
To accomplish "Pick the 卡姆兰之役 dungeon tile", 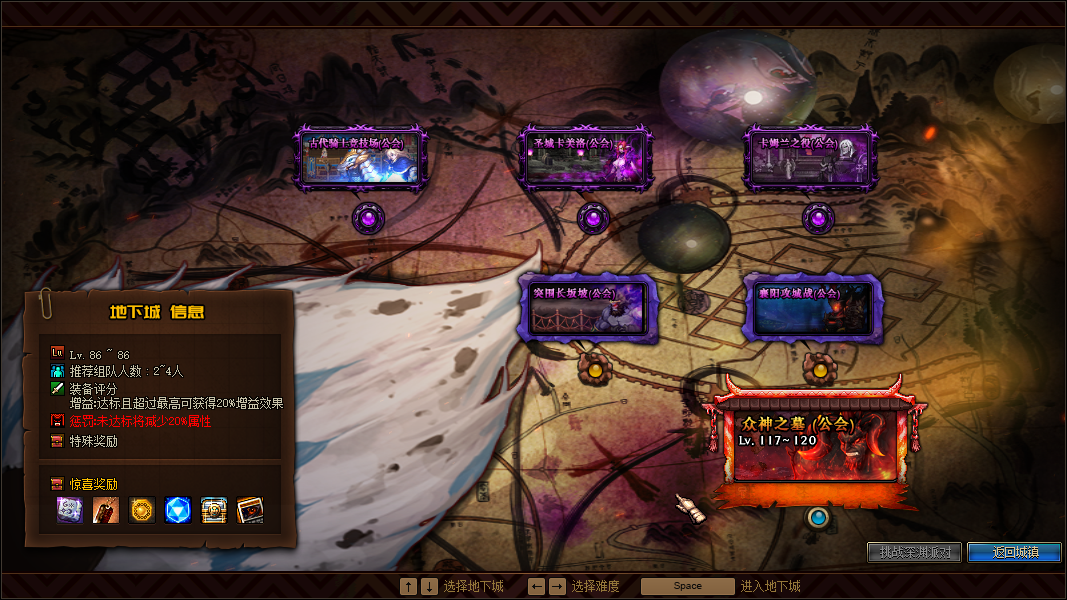I will pyautogui.click(x=811, y=158).
